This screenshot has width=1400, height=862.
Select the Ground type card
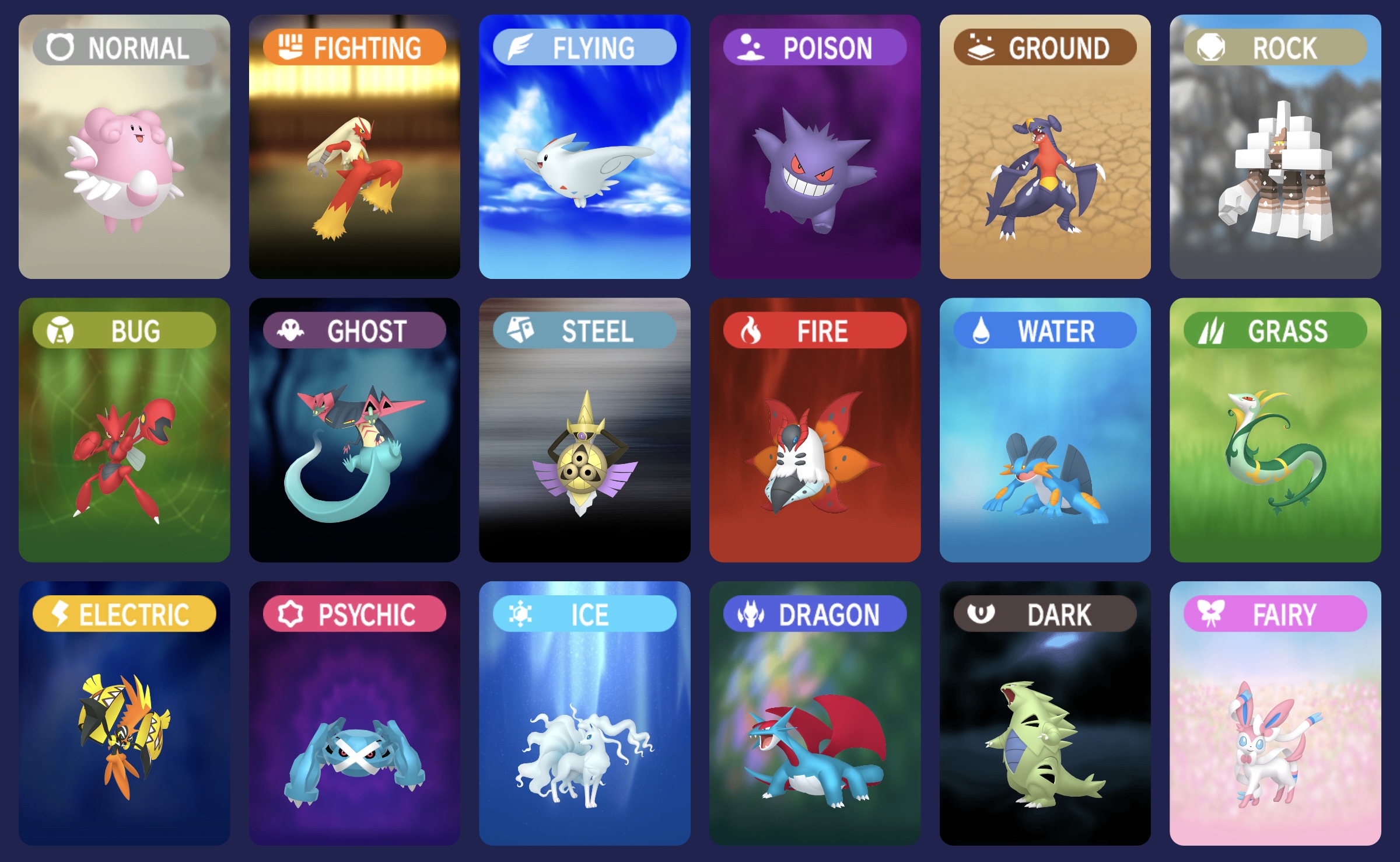pos(1045,146)
